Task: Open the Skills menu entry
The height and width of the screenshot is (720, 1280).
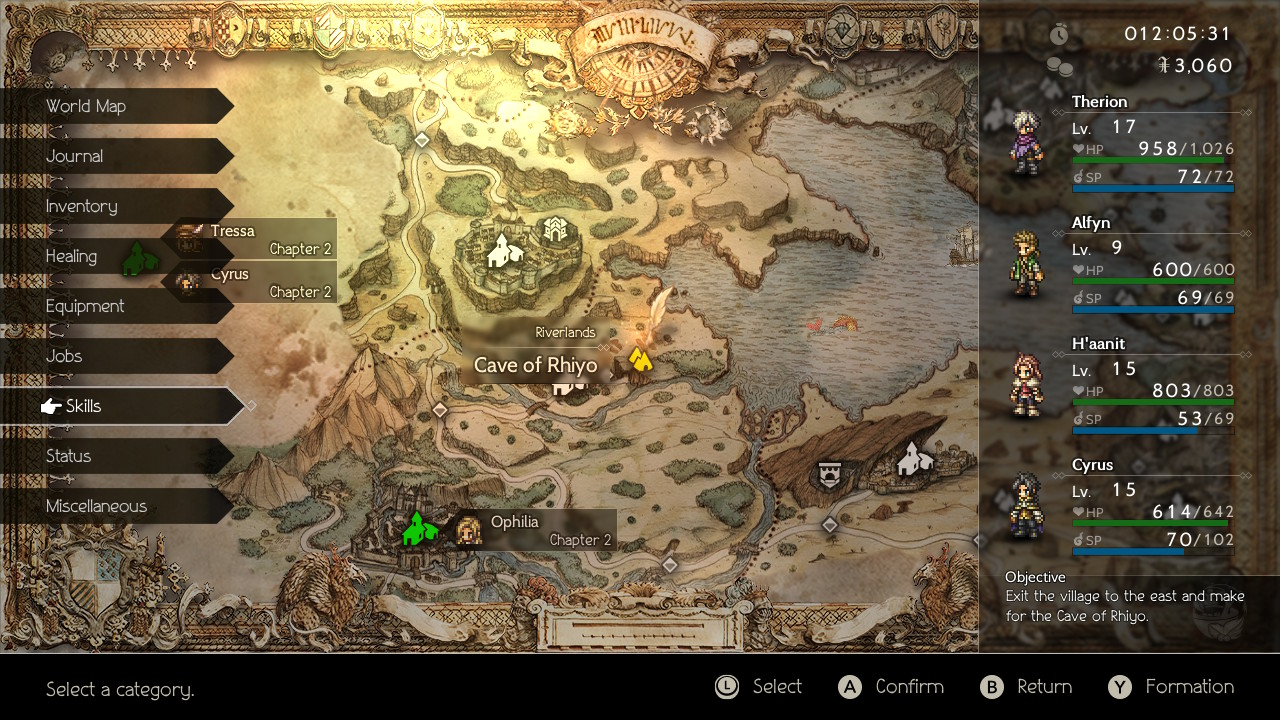Action: click(120, 406)
